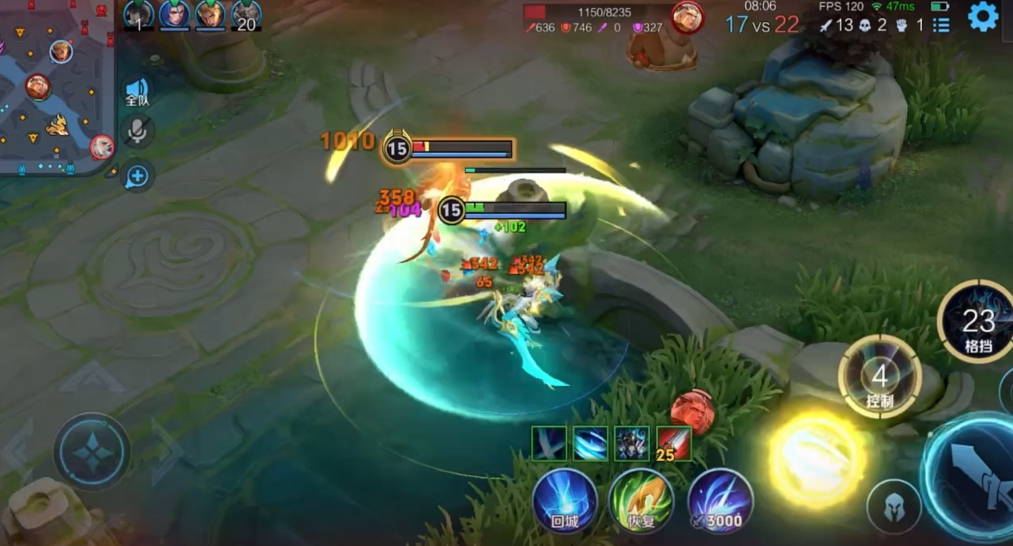Activate the glowing yellow skill
Image resolution: width=1013 pixels, height=546 pixels.
pos(817,458)
